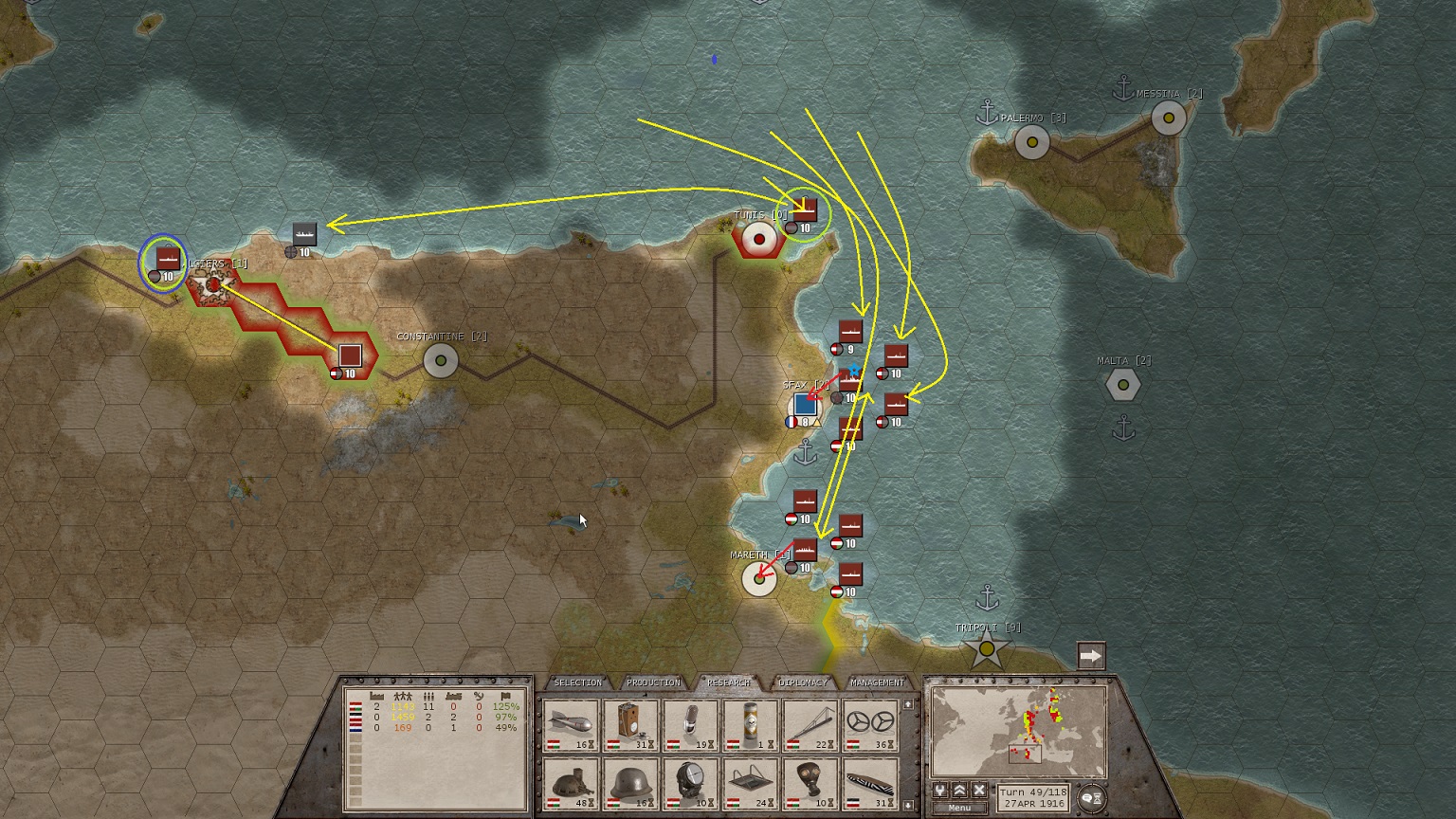
Task: Choose the field telephone research item
Action: pos(631,725)
